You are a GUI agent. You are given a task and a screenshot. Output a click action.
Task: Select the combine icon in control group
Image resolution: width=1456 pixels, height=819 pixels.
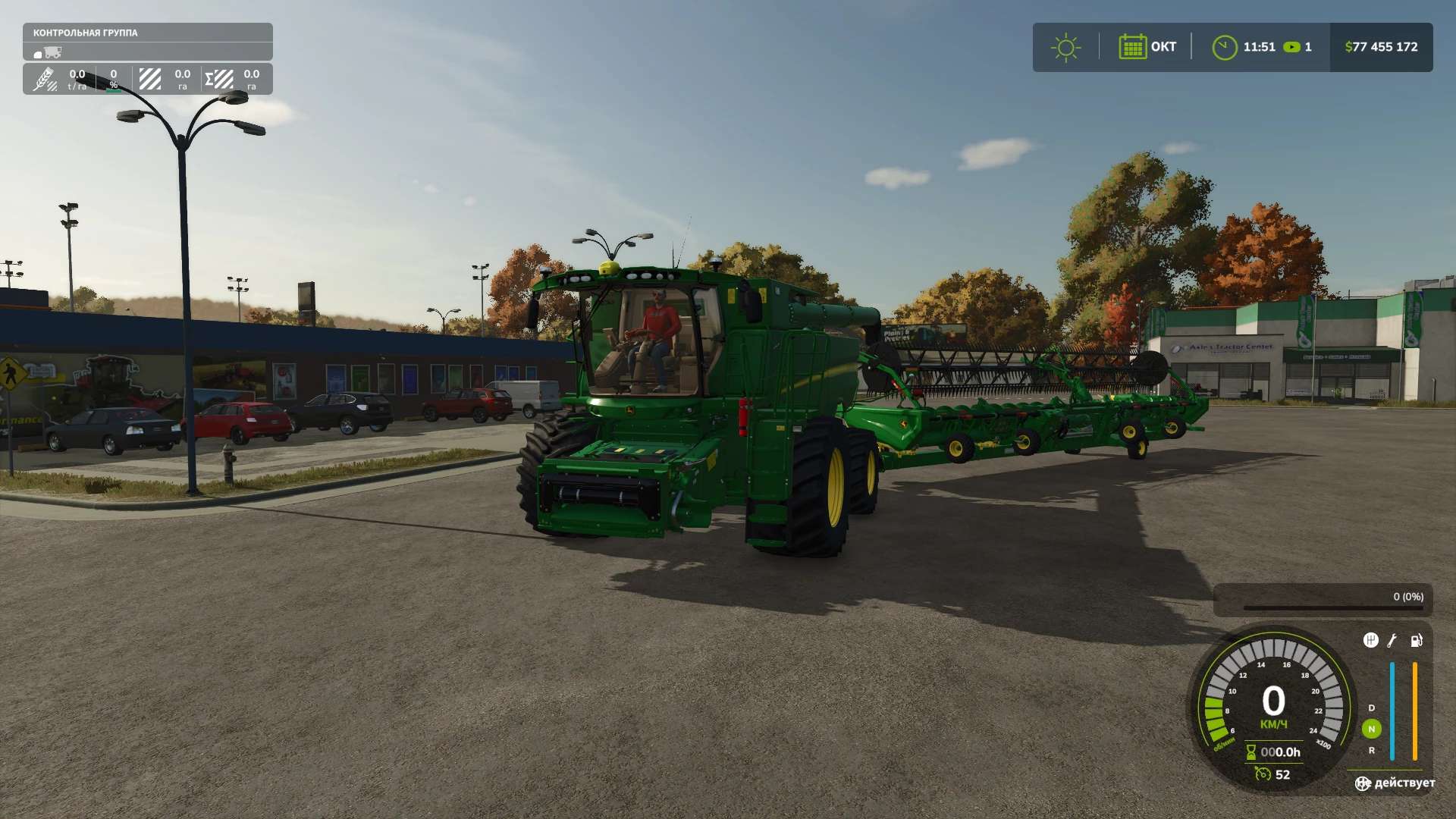click(52, 52)
